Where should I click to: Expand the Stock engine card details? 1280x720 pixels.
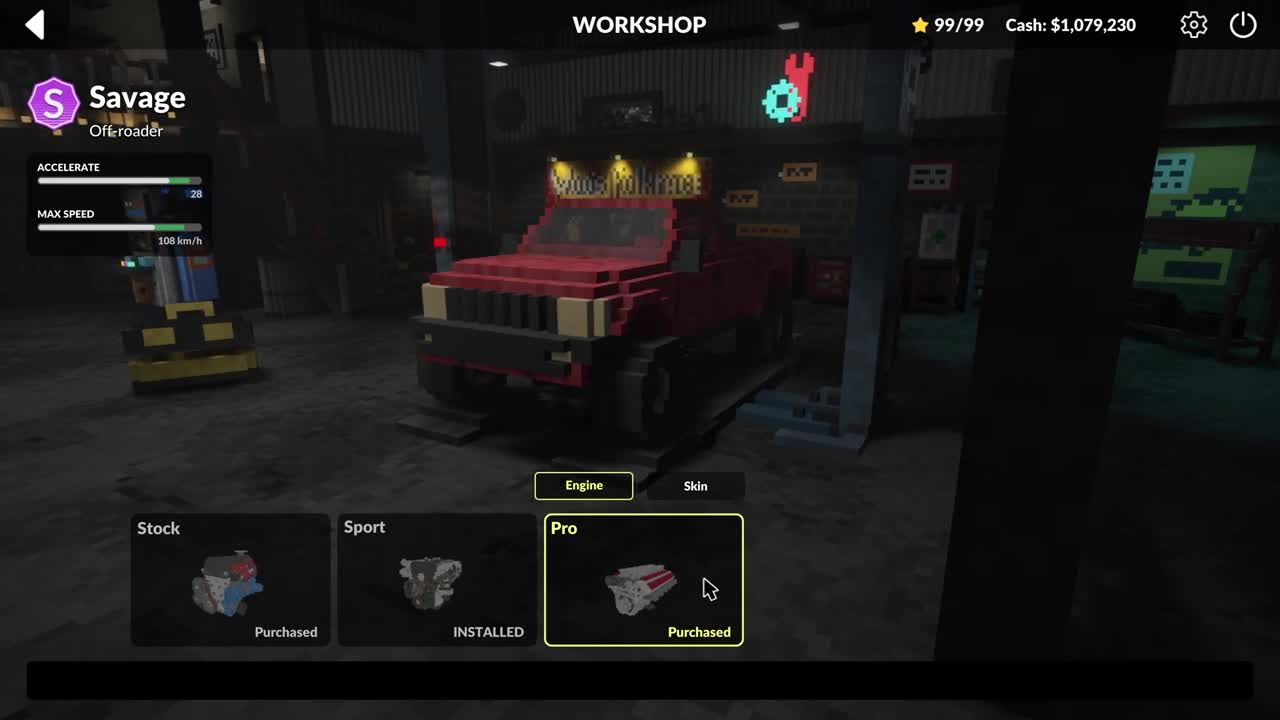tap(230, 580)
